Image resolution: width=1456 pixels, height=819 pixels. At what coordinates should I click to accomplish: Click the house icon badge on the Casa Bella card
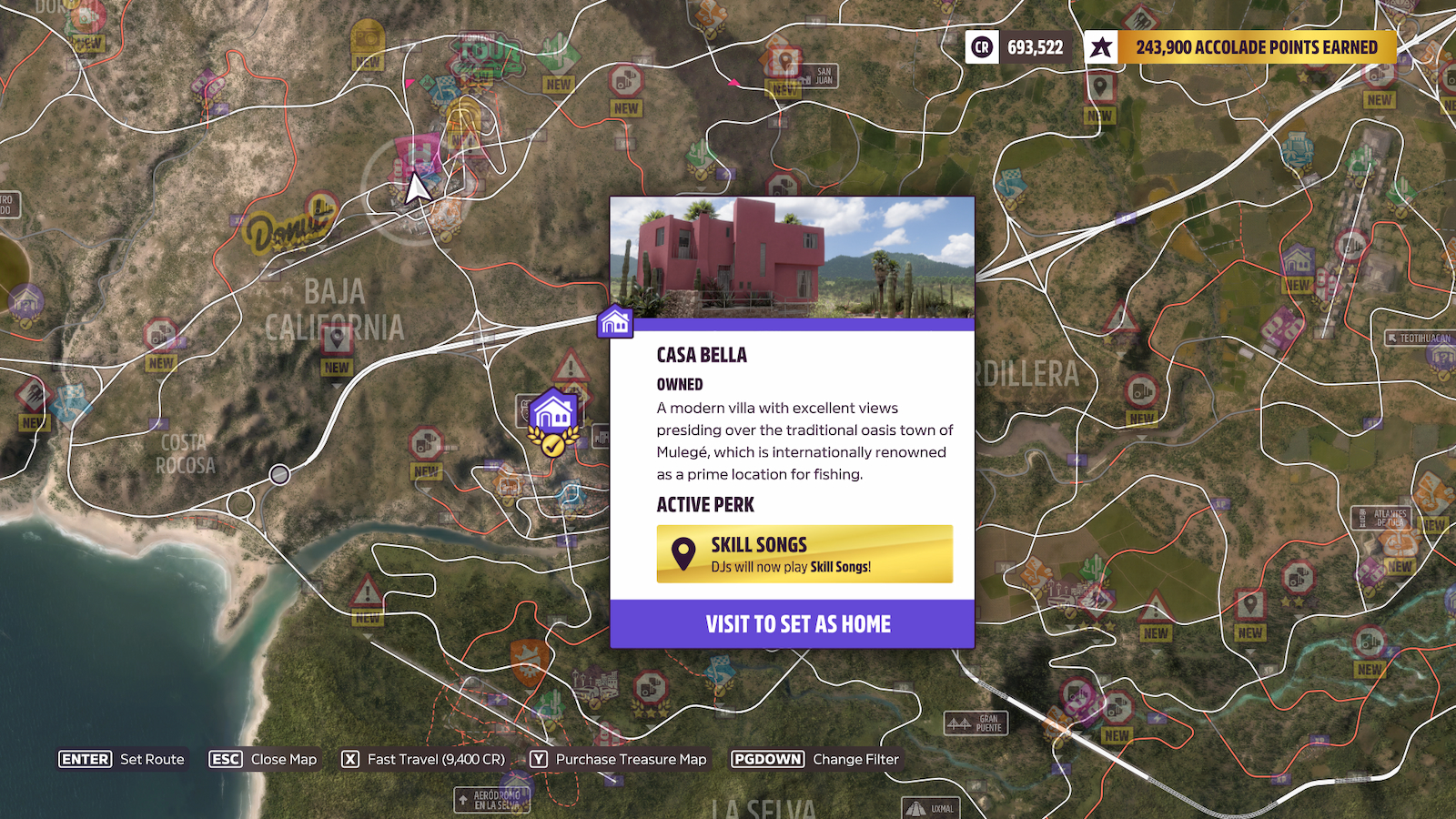(614, 320)
